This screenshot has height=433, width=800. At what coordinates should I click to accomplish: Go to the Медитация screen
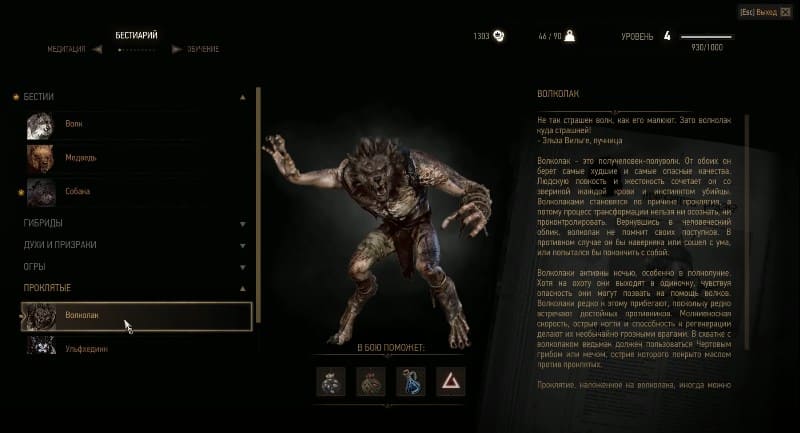click(x=69, y=49)
